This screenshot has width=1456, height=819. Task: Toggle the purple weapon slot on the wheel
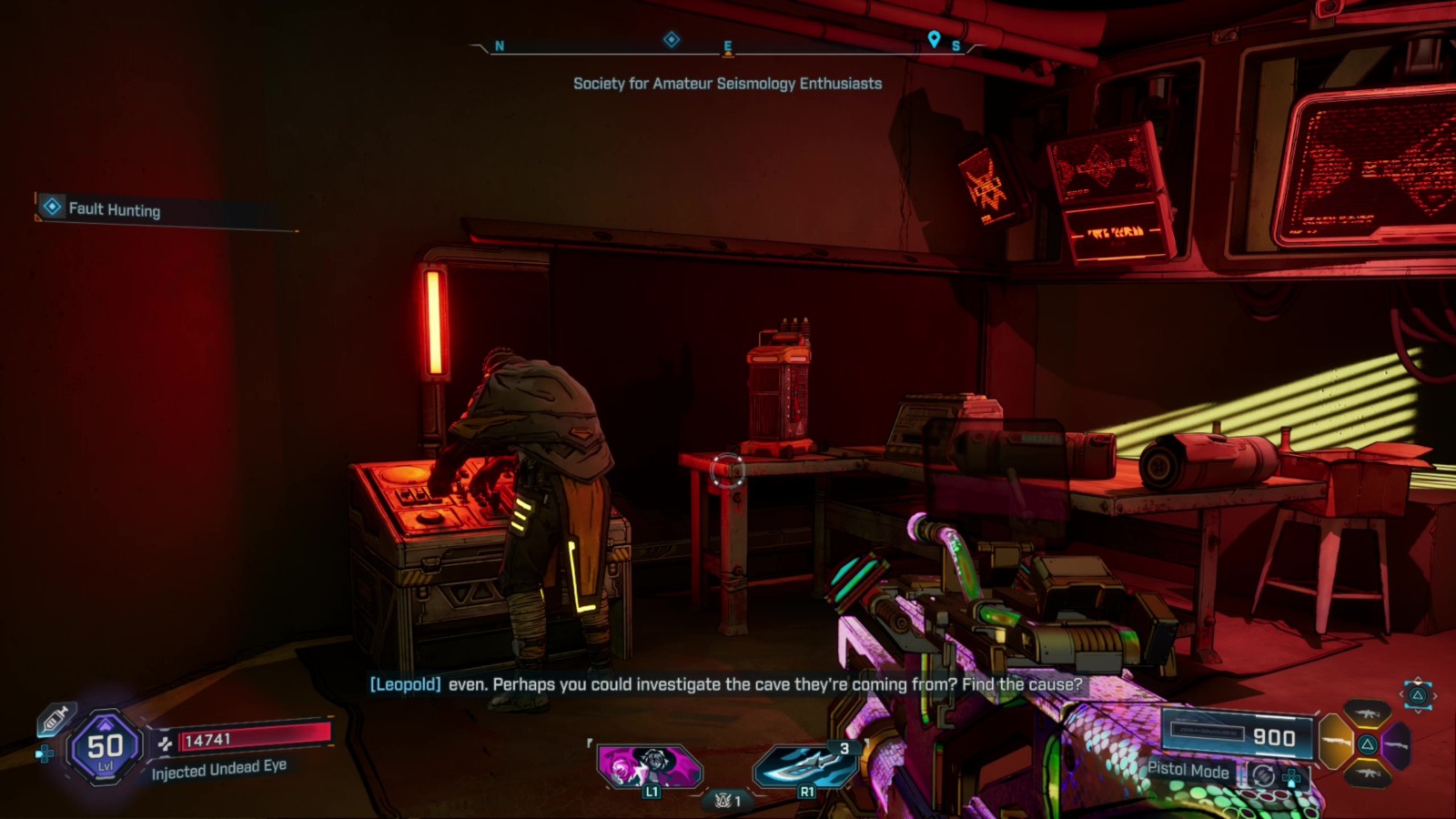click(1395, 744)
